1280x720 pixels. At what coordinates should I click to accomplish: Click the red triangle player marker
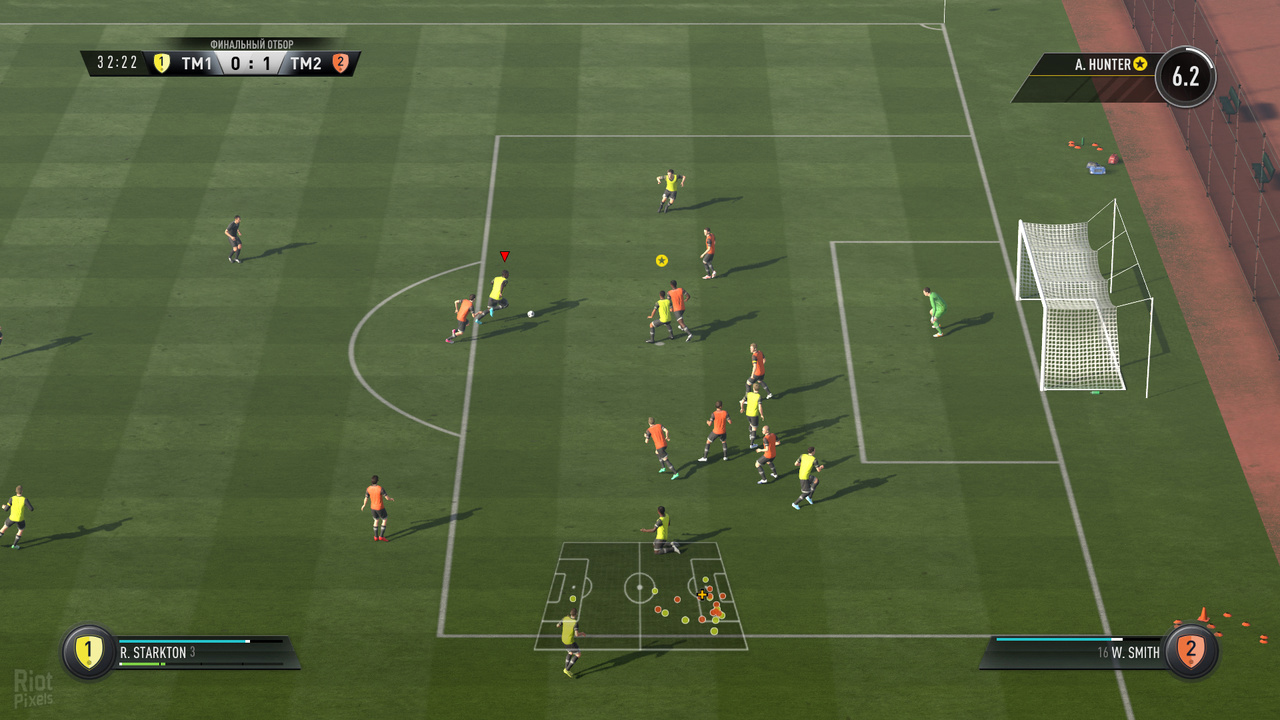504,255
